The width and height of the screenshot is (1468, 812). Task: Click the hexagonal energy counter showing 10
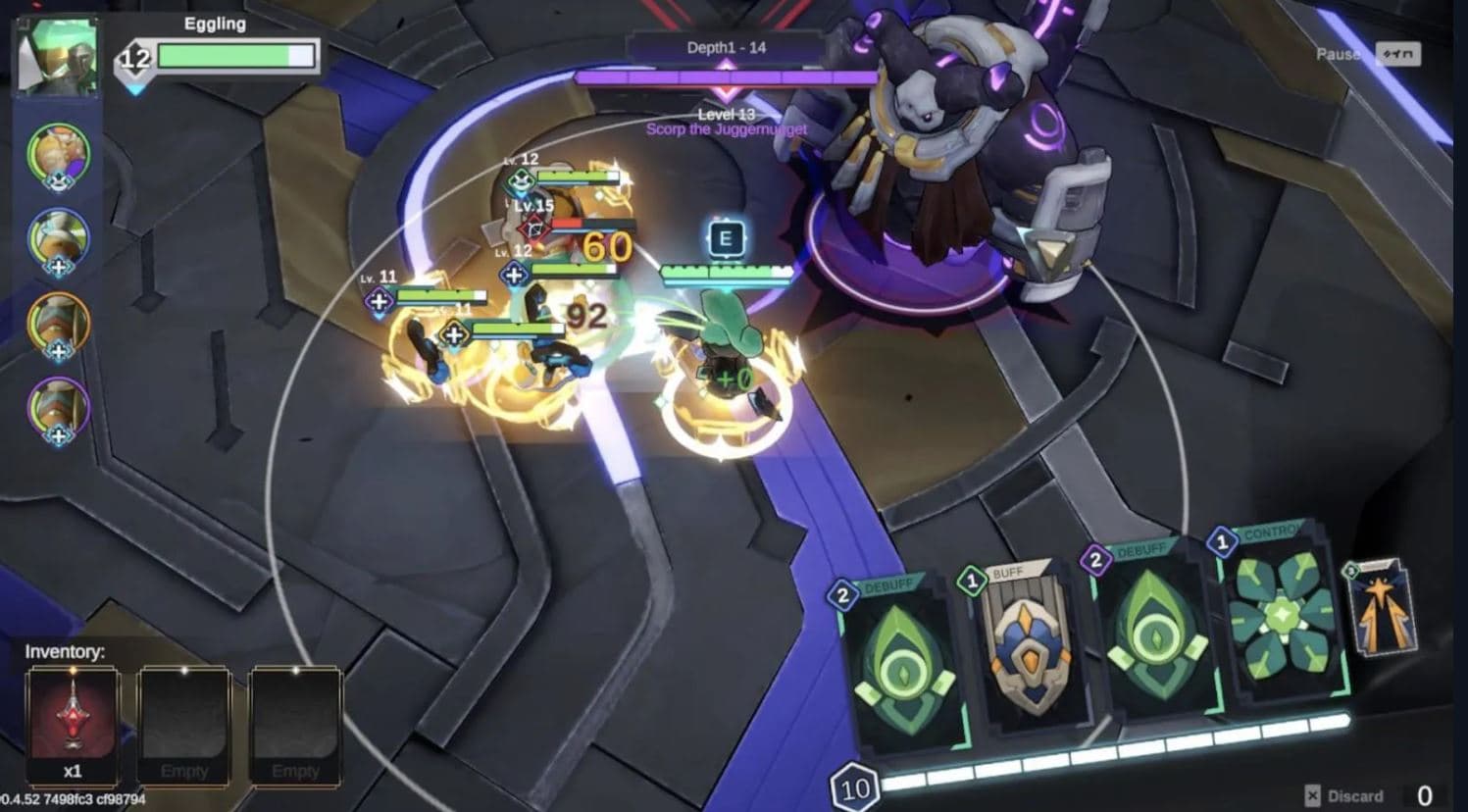[x=854, y=785]
